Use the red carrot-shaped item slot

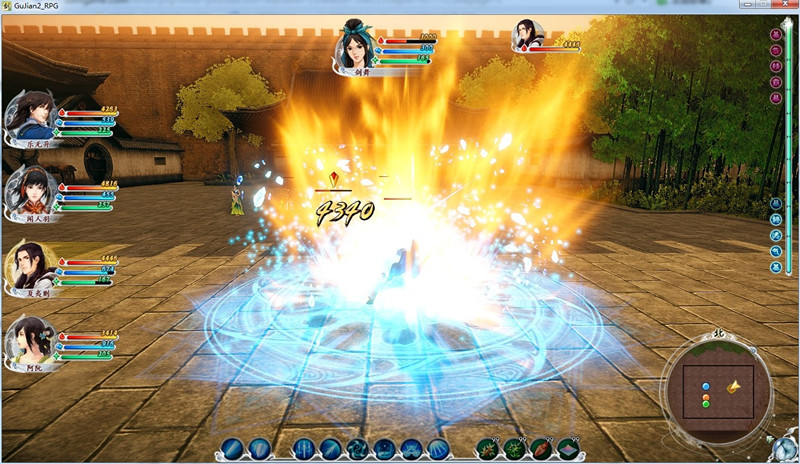tap(541, 448)
